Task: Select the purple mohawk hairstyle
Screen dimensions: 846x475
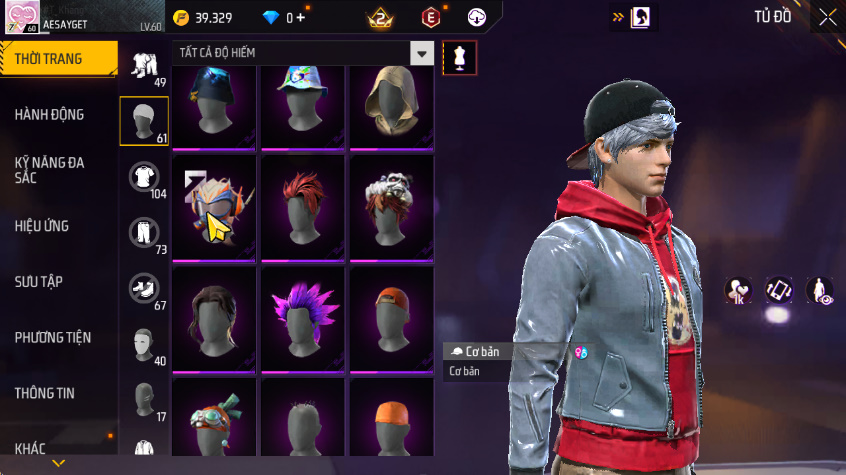Action: [x=304, y=318]
